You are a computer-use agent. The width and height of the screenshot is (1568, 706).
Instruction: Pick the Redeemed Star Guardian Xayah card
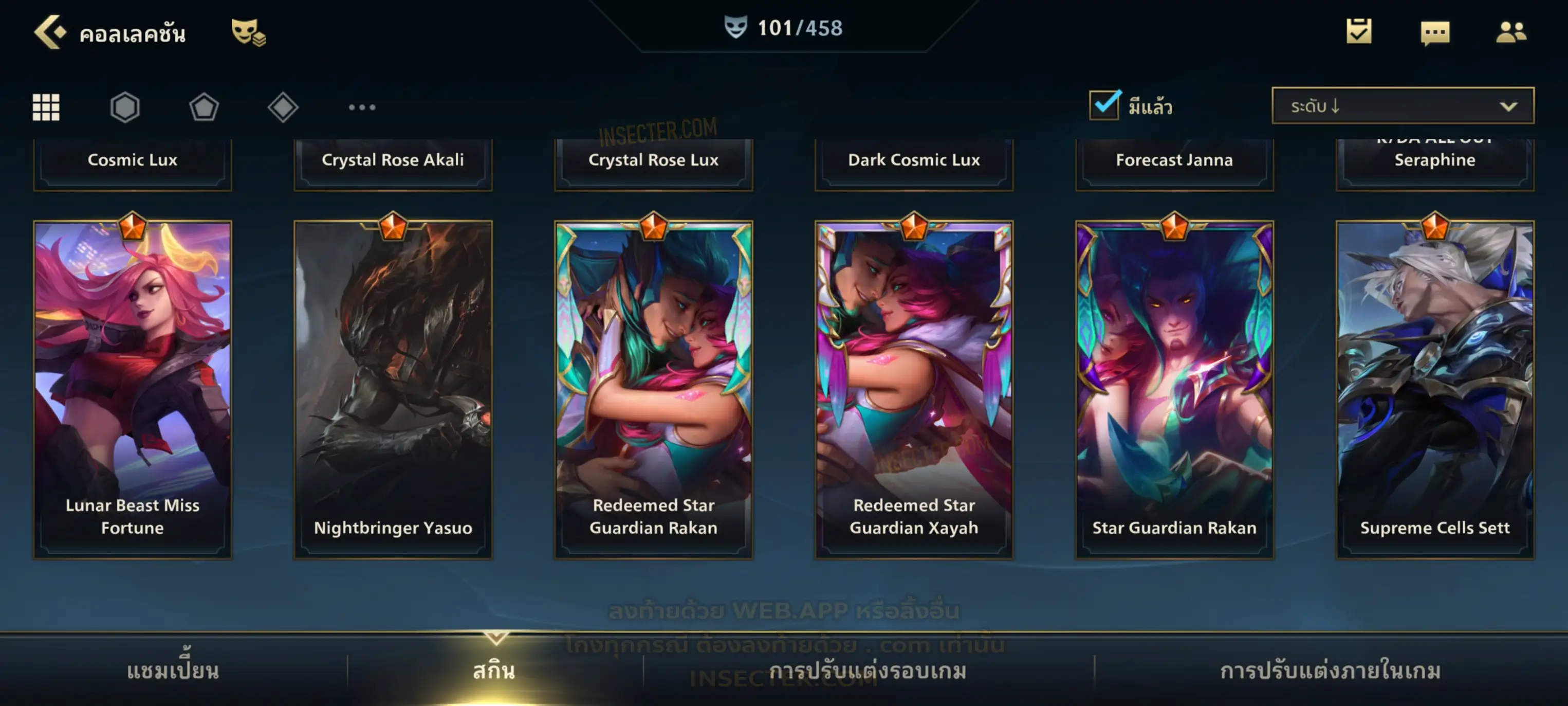(x=914, y=390)
